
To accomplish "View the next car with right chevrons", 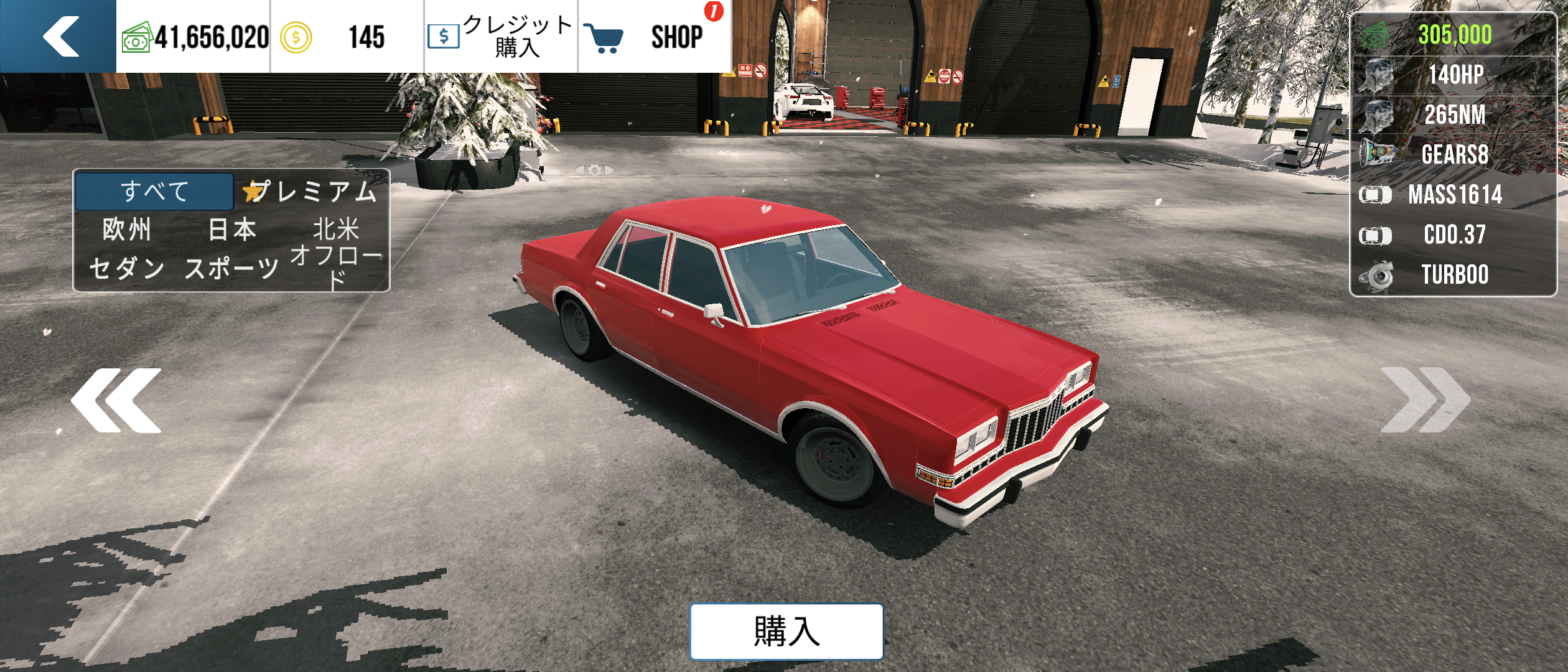I will [x=1425, y=400].
